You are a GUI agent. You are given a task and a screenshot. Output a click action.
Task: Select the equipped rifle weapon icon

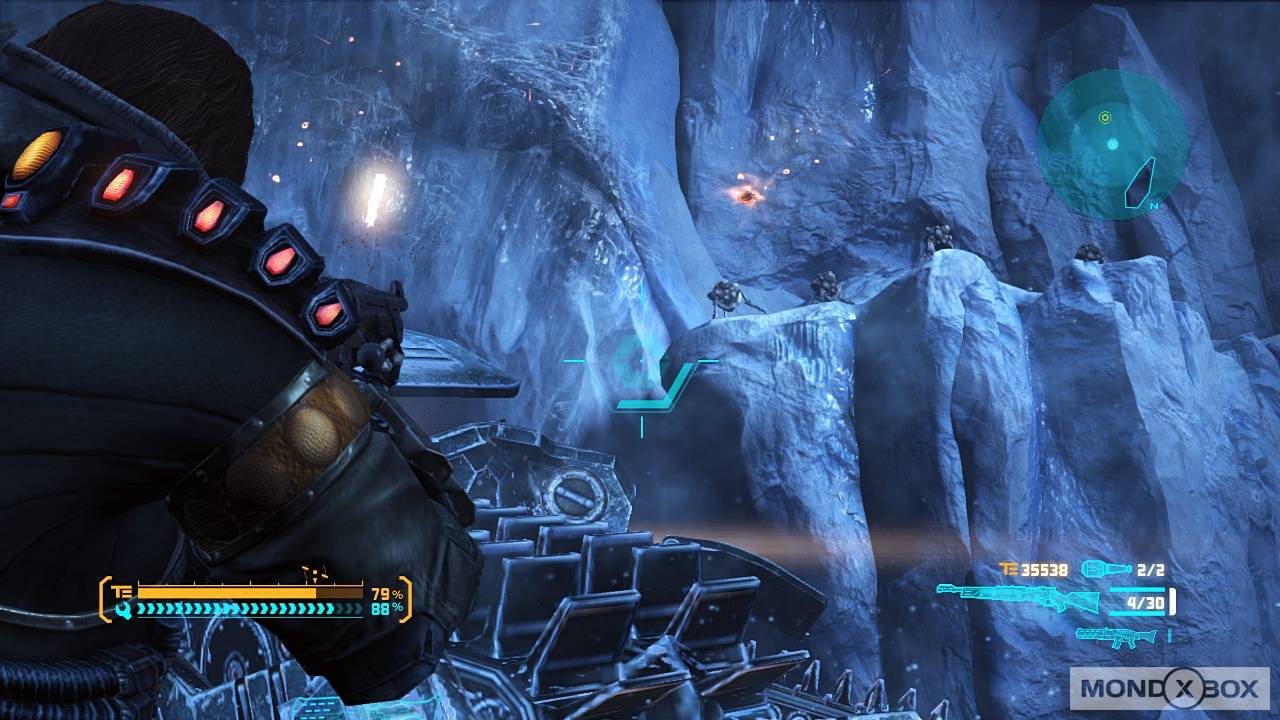(1018, 599)
